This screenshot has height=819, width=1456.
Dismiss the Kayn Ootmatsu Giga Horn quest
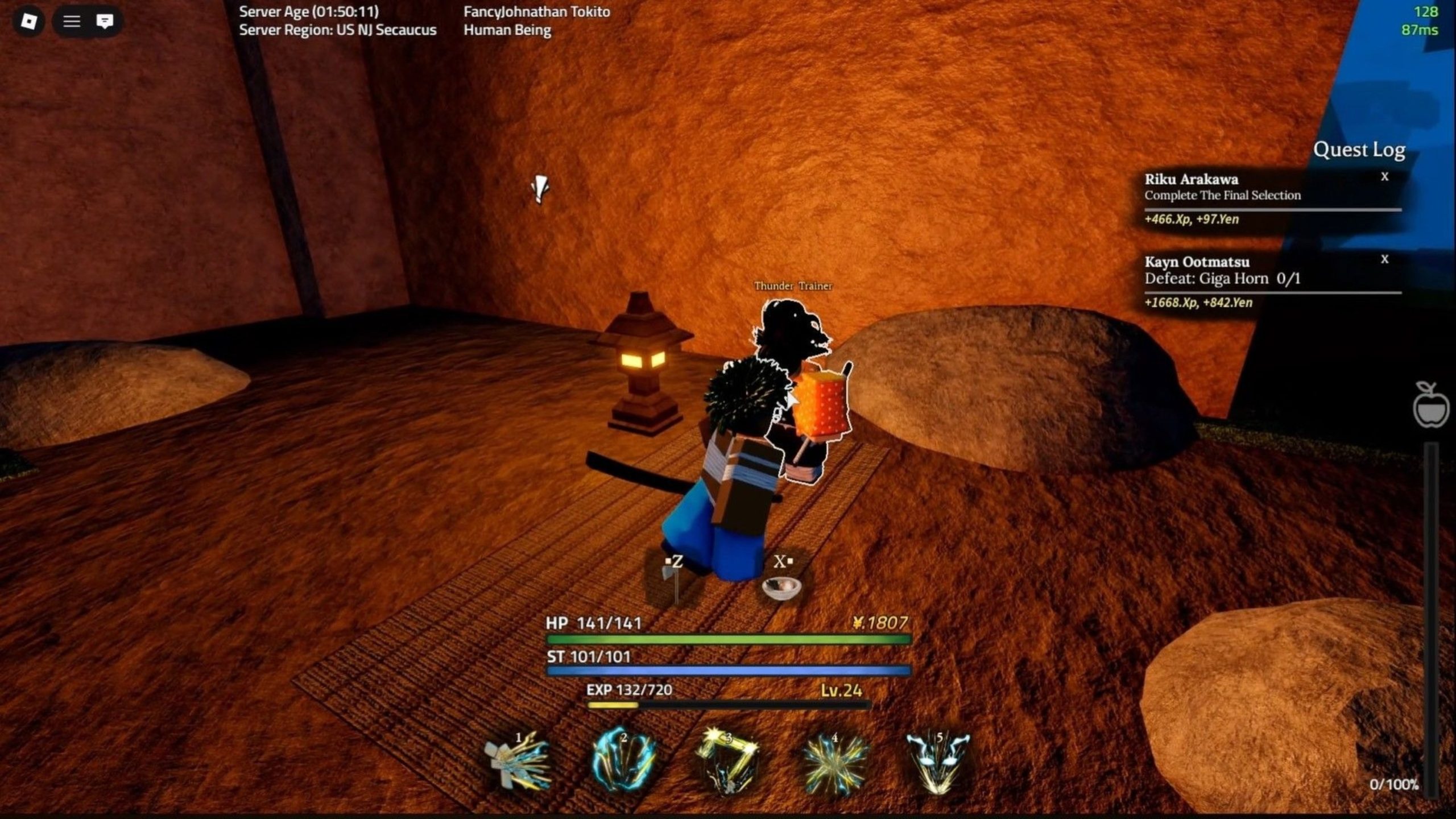click(x=1385, y=259)
